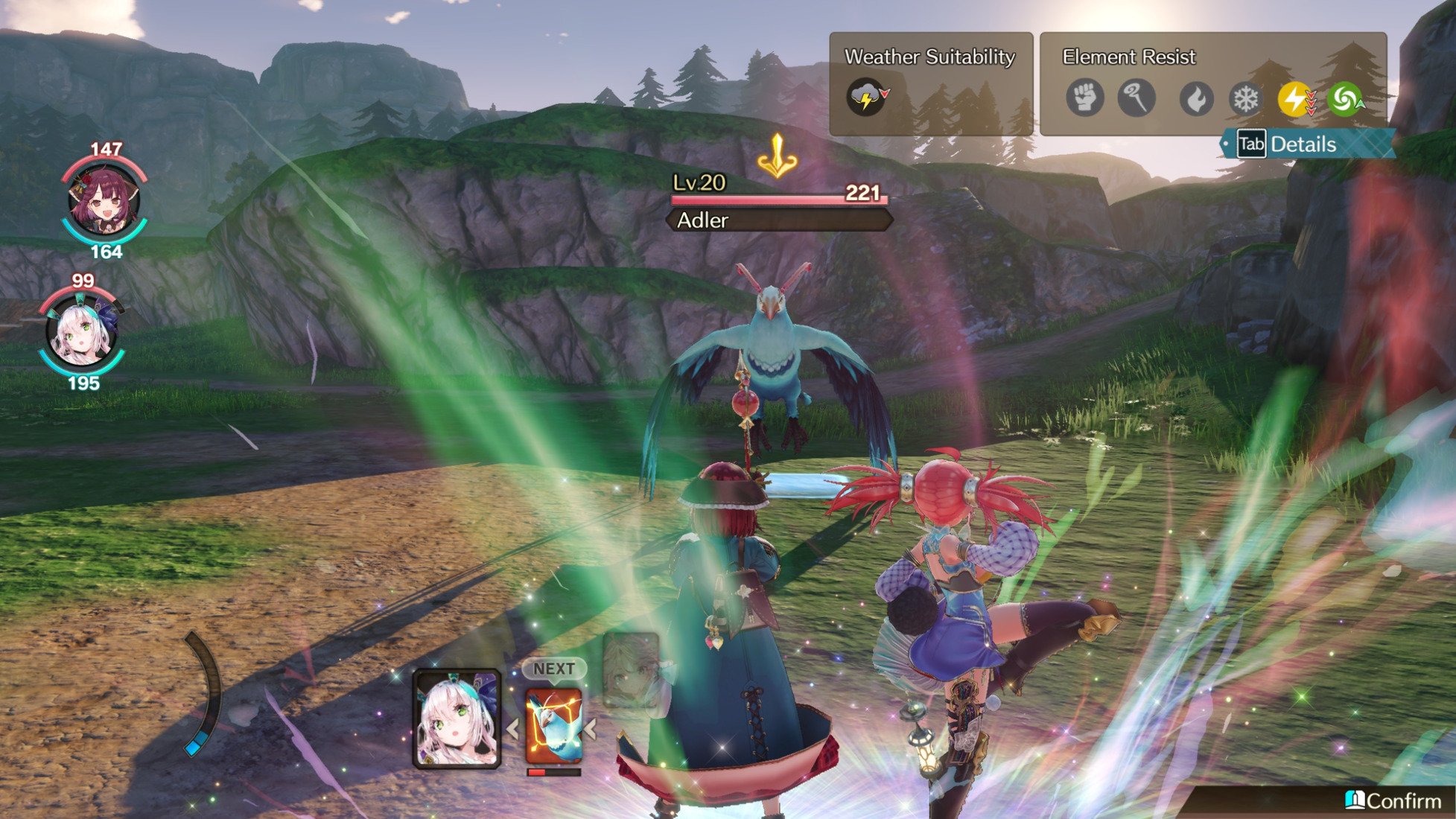
Task: Open the enemy Details panel
Action: pyautogui.click(x=1302, y=144)
